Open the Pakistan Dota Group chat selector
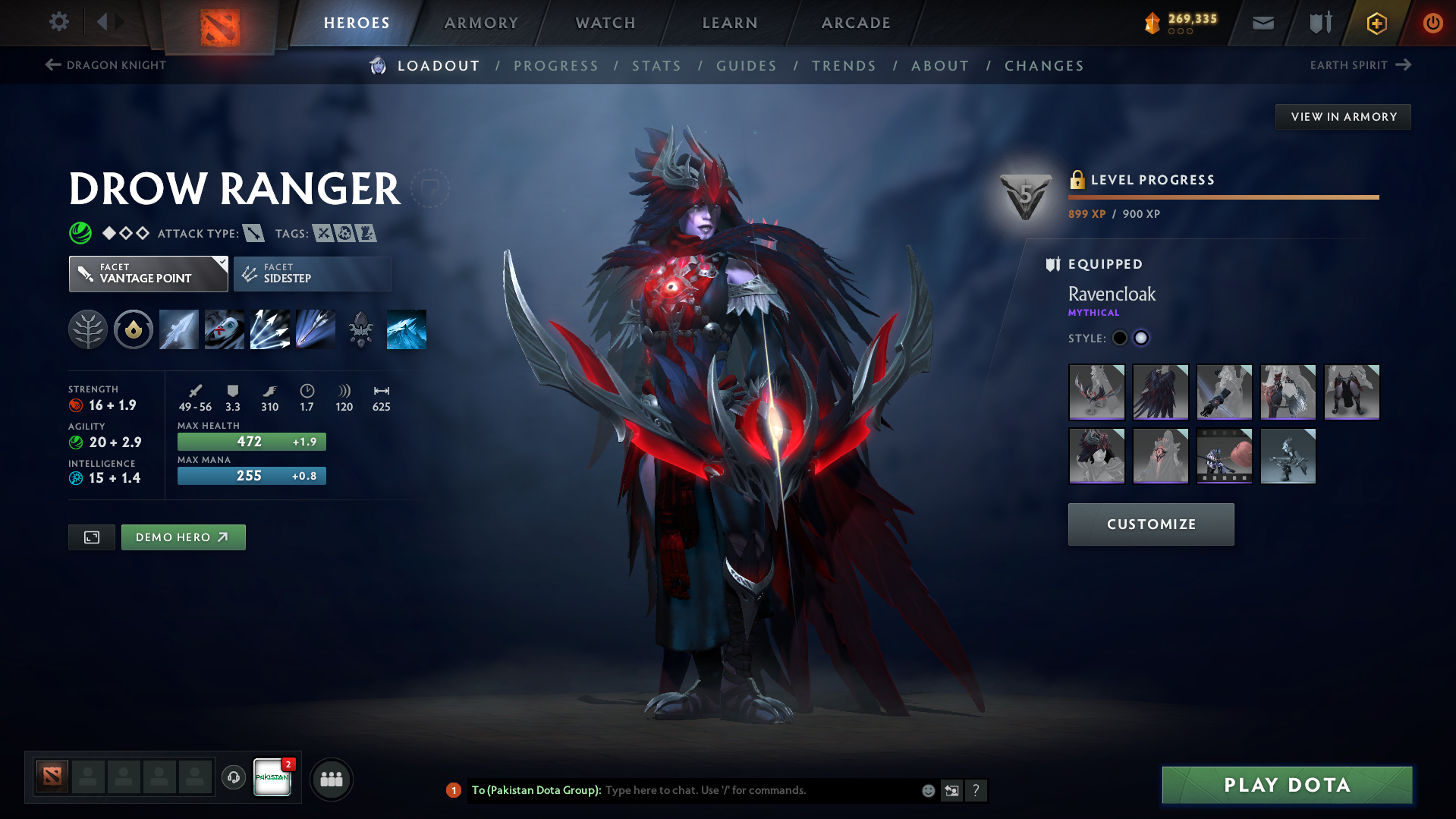 point(272,776)
